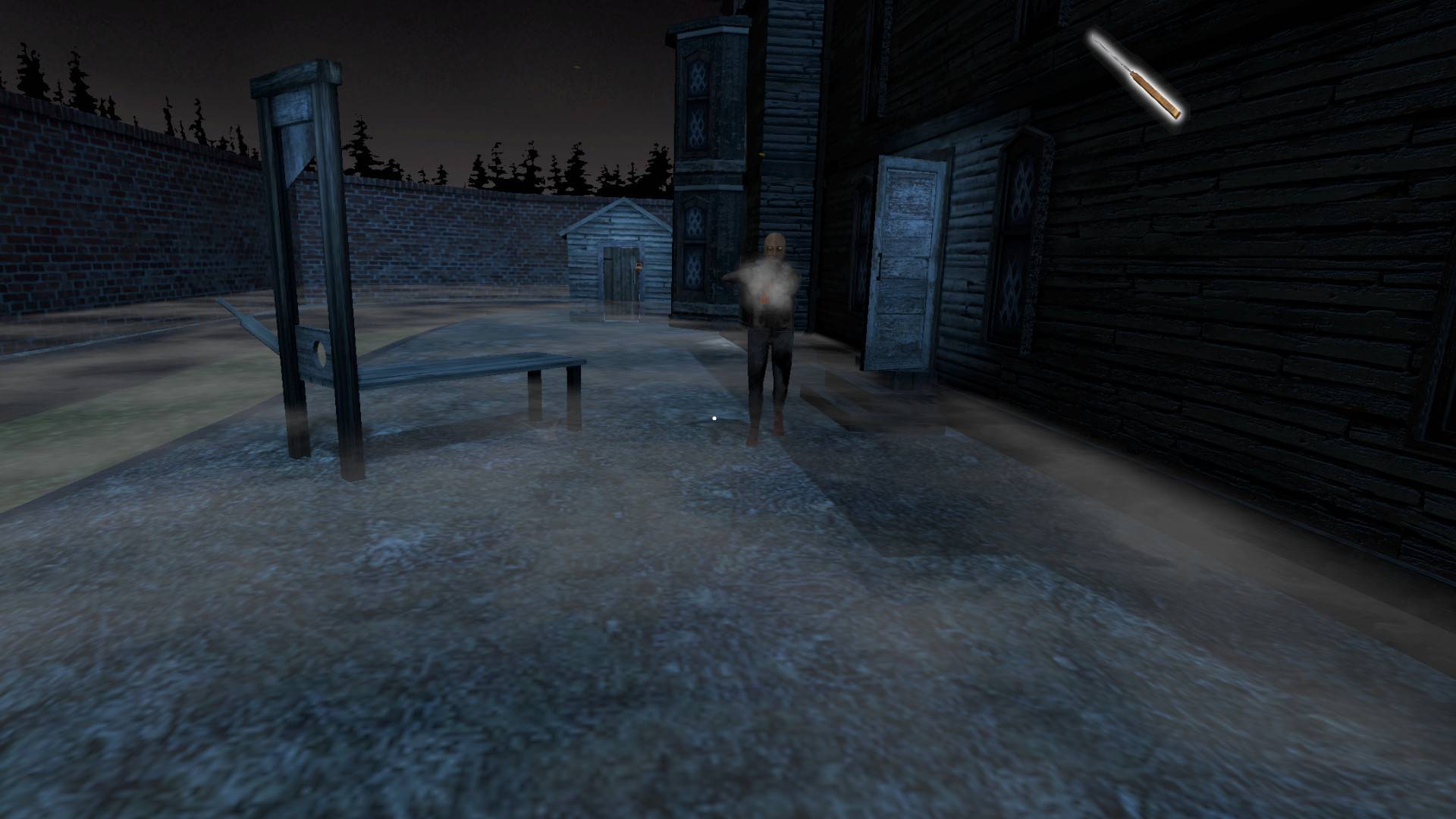This screenshot has width=1456, height=819.
Task: Click the zombie walking toward you
Action: click(x=770, y=334)
